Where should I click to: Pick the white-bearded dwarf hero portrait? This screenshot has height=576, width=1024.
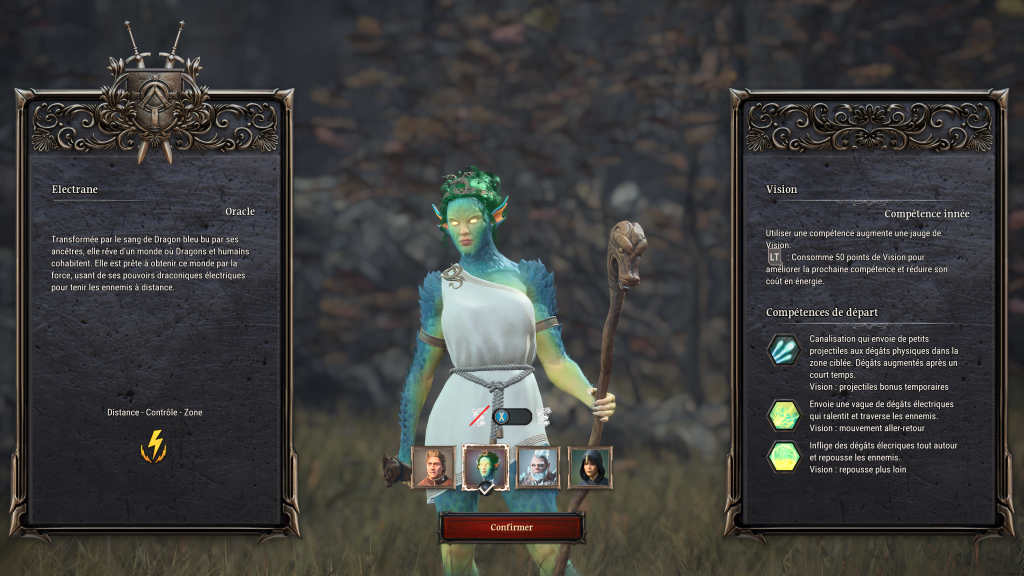[x=538, y=467]
